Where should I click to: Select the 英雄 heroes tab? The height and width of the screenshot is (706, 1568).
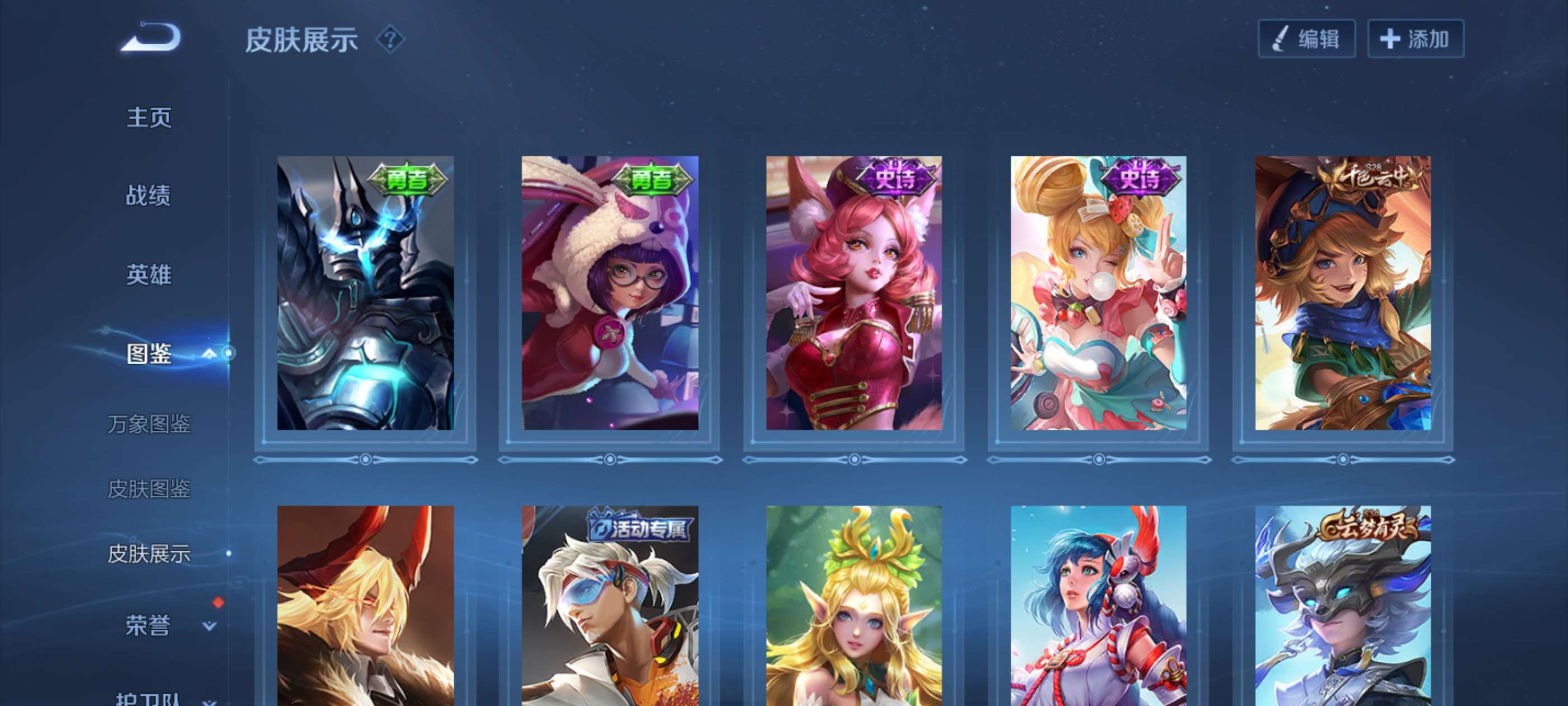pos(148,274)
